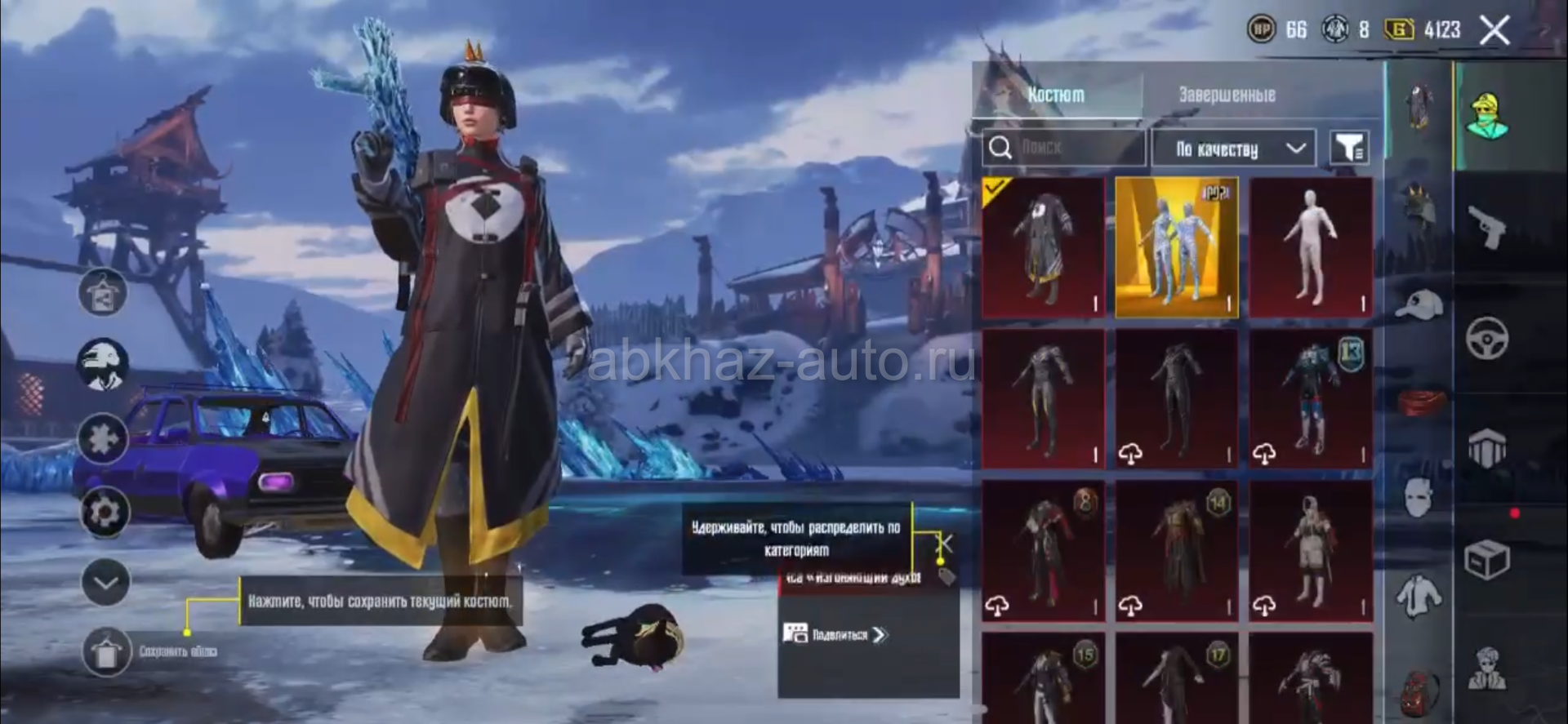Viewport: 1568px width, 724px height.
Task: Switch to the Костюм tab
Action: tap(1056, 95)
